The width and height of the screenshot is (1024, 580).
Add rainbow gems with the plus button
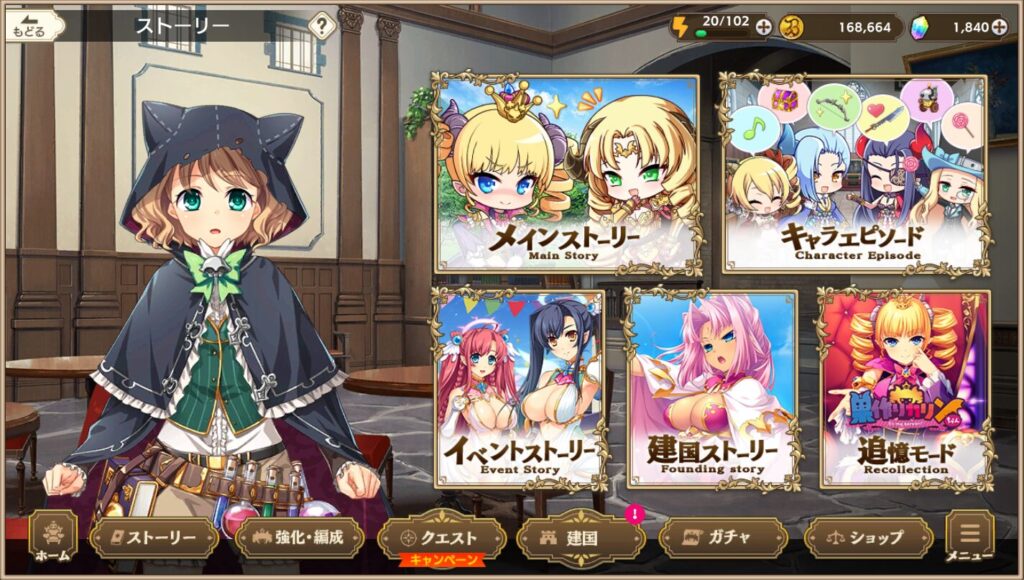click(x=998, y=27)
